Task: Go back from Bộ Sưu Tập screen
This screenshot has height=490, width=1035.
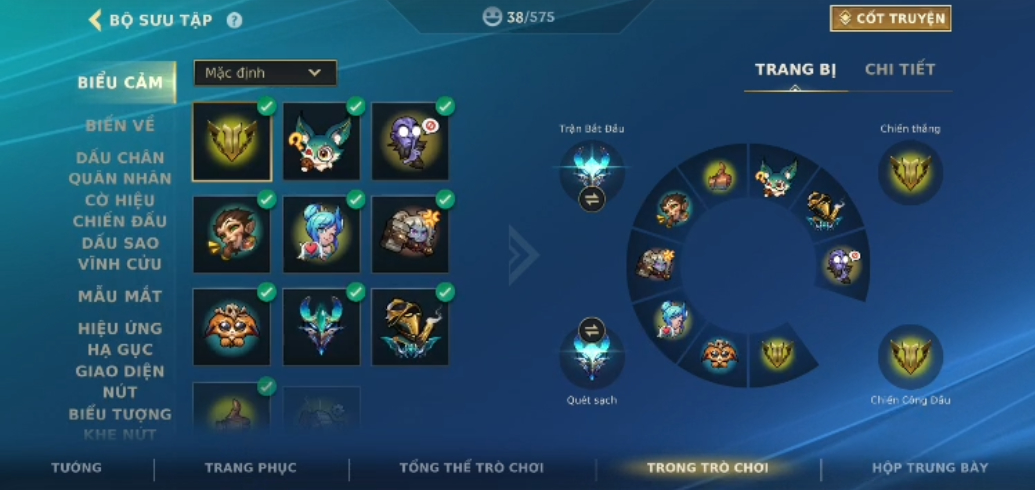Action: [x=96, y=20]
